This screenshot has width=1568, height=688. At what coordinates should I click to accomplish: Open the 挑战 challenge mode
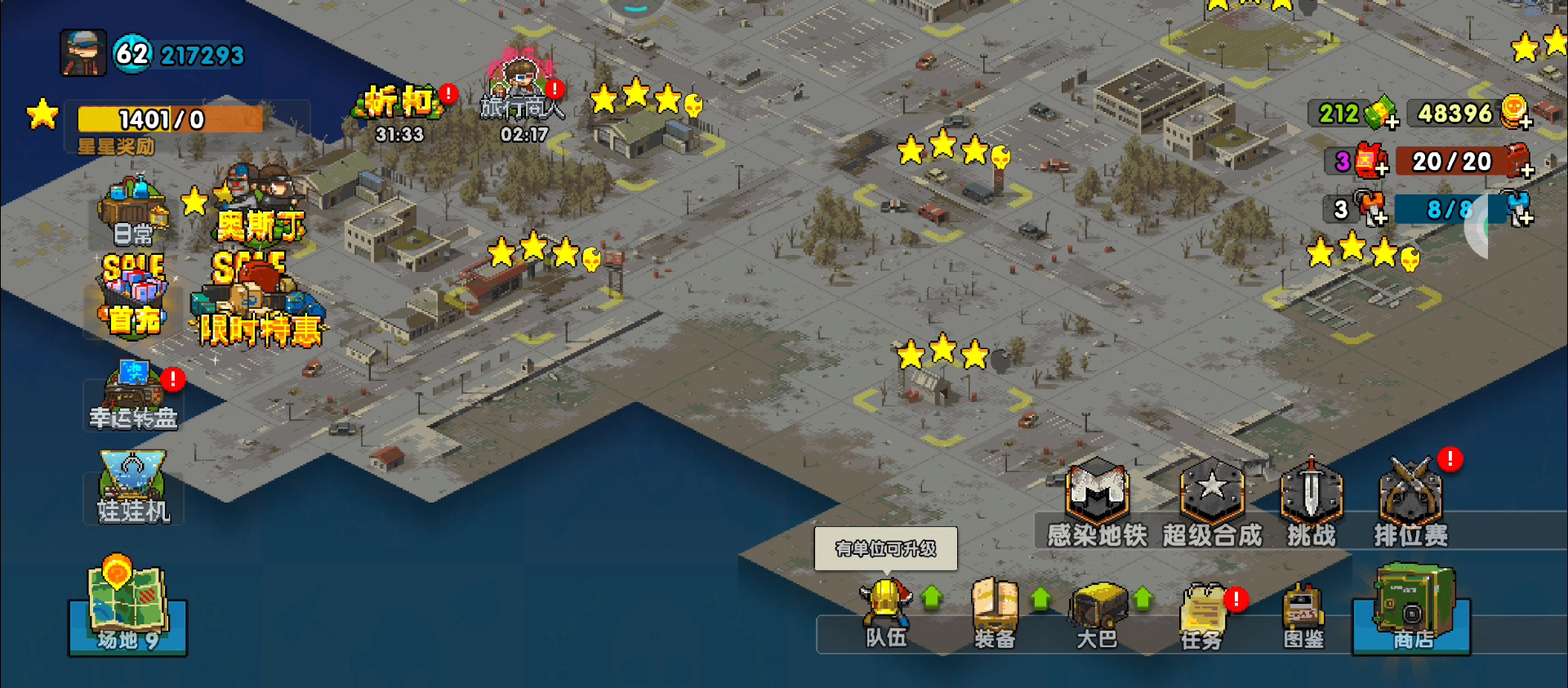(1311, 503)
